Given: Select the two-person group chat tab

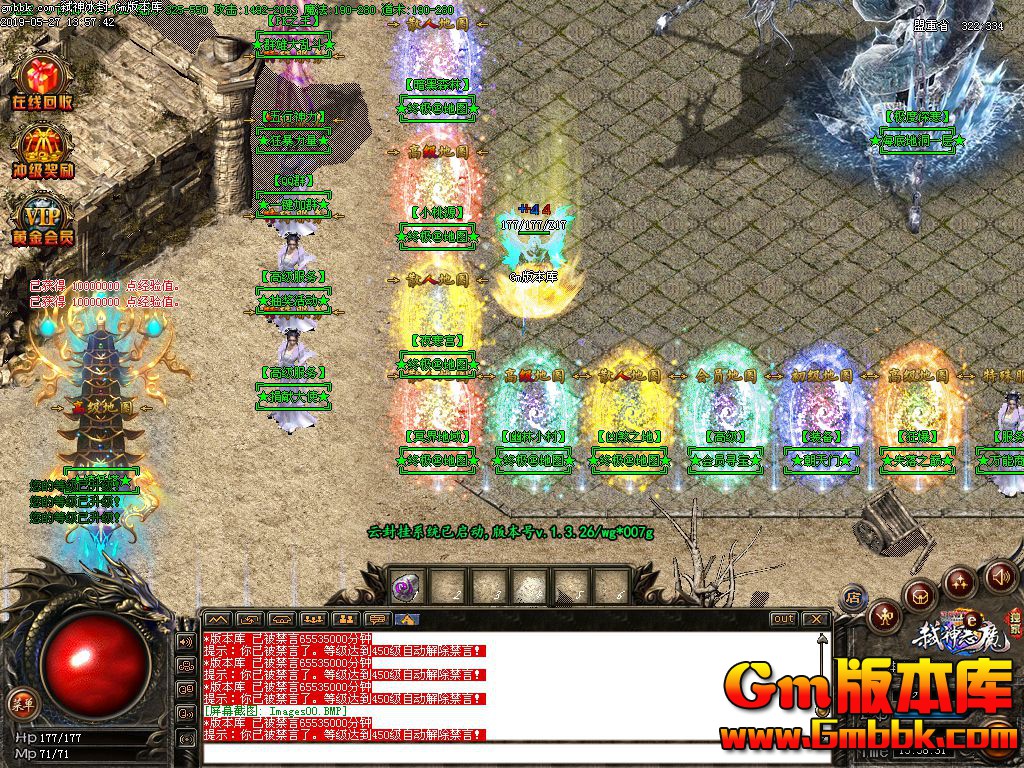Looking at the screenshot, I should point(345,619).
